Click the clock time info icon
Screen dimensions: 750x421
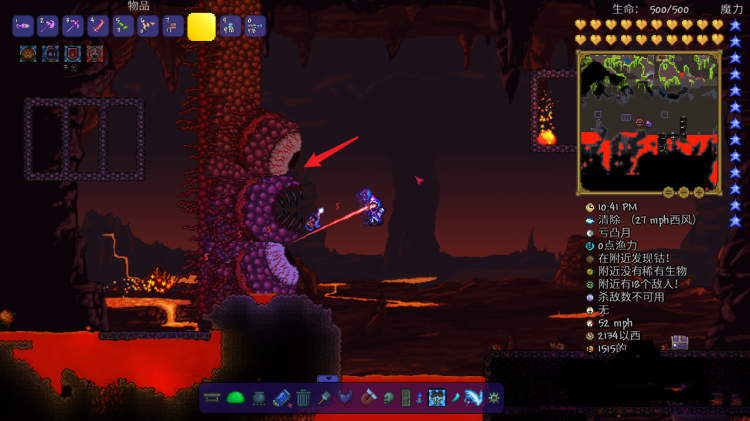[590, 206]
